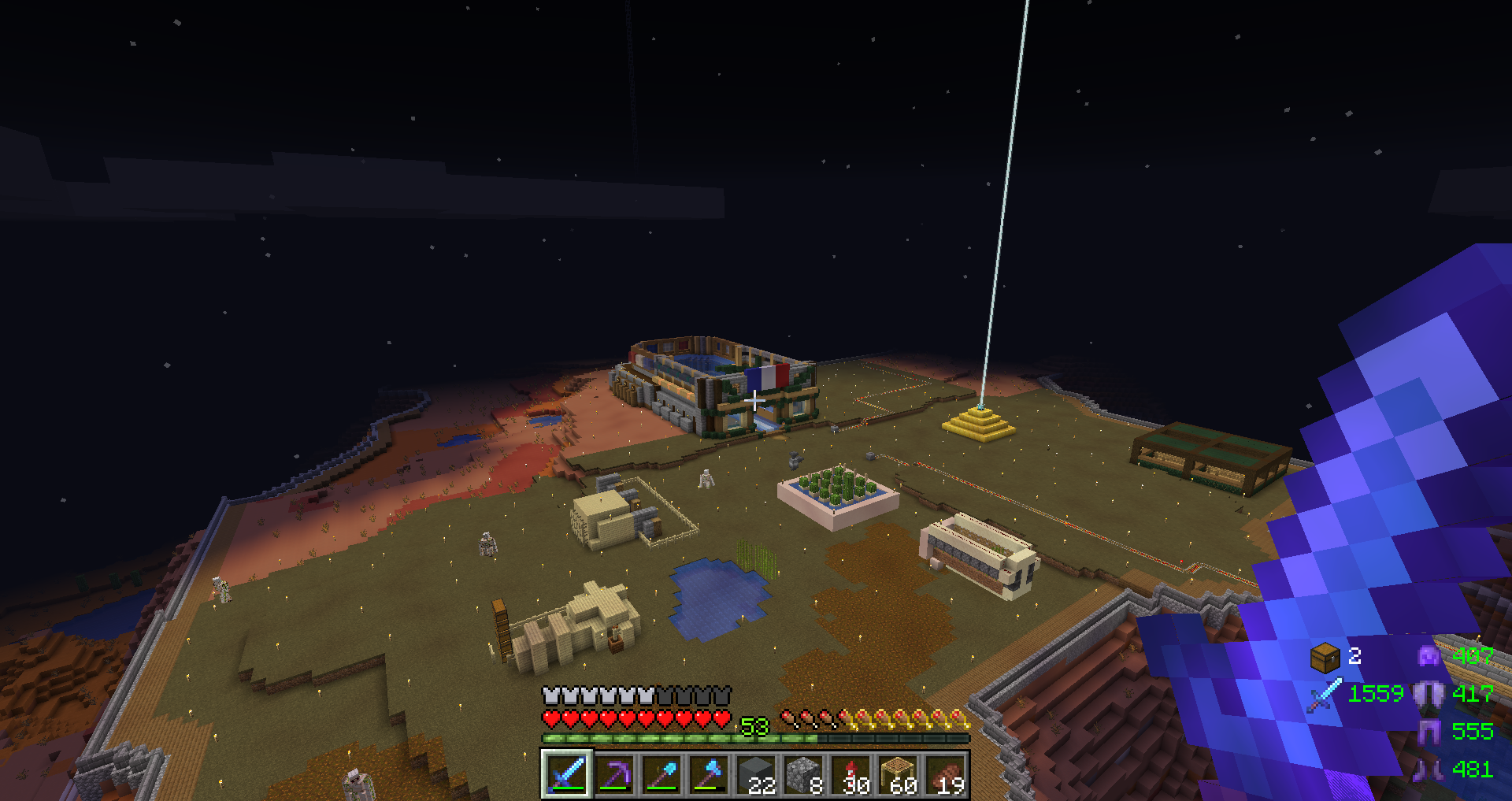Switch to the diamond axe slot
This screenshot has height=801, width=1512.
(709, 773)
